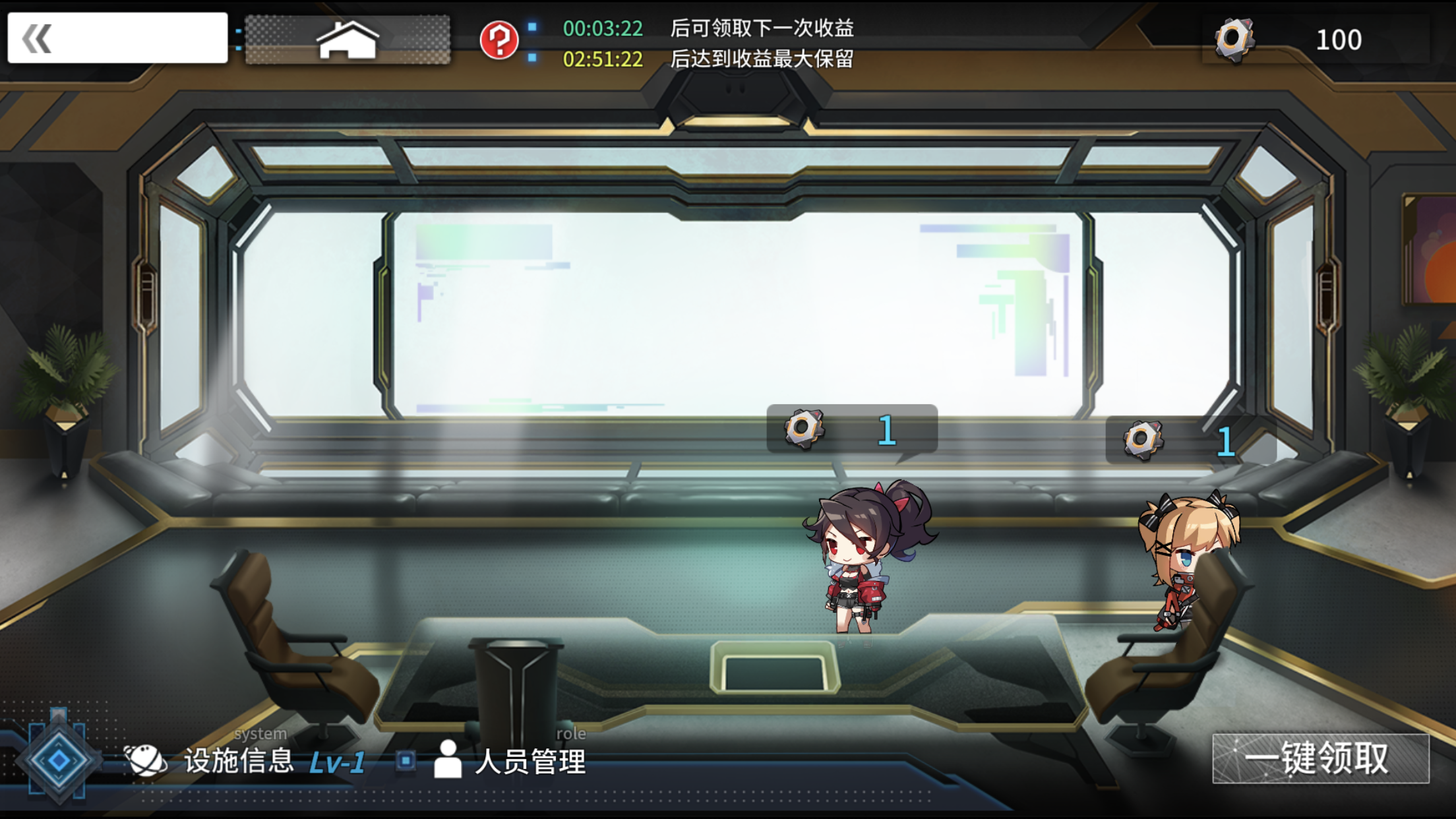The height and width of the screenshot is (819, 1456).
Task: Open help via the red question mark icon
Action: (500, 41)
